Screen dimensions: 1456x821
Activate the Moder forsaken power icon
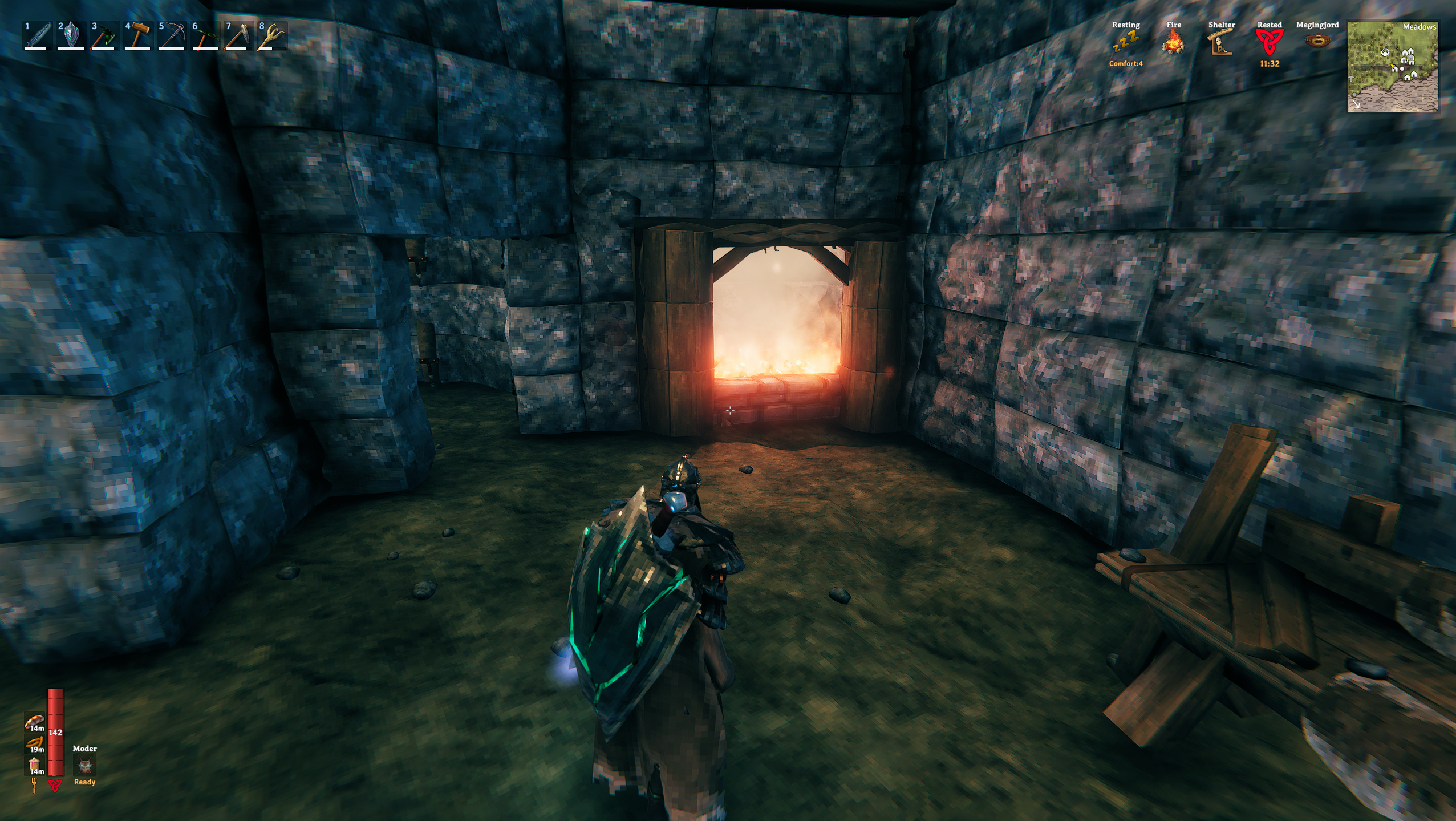[85, 766]
